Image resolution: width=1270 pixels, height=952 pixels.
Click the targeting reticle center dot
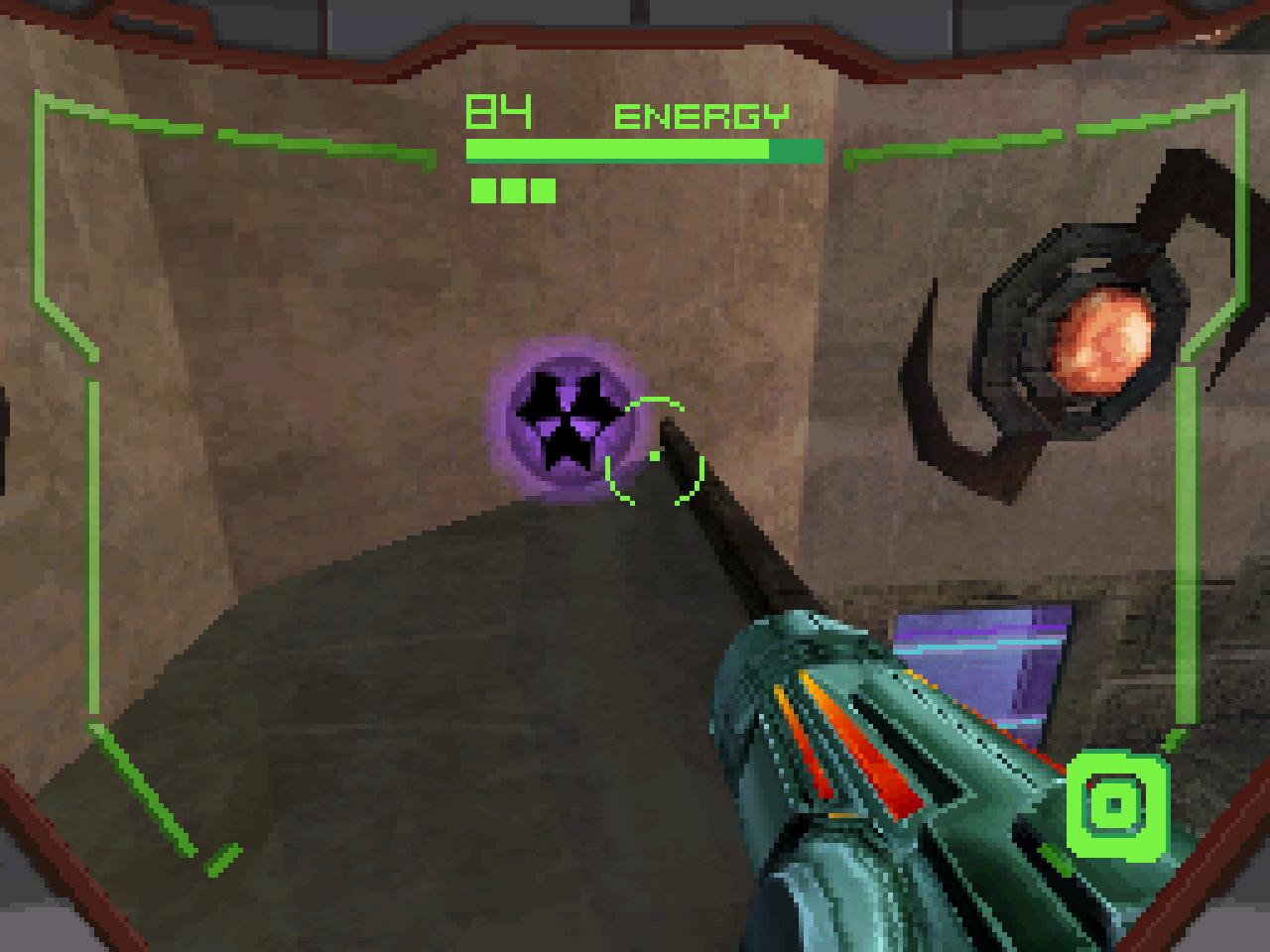tap(655, 456)
